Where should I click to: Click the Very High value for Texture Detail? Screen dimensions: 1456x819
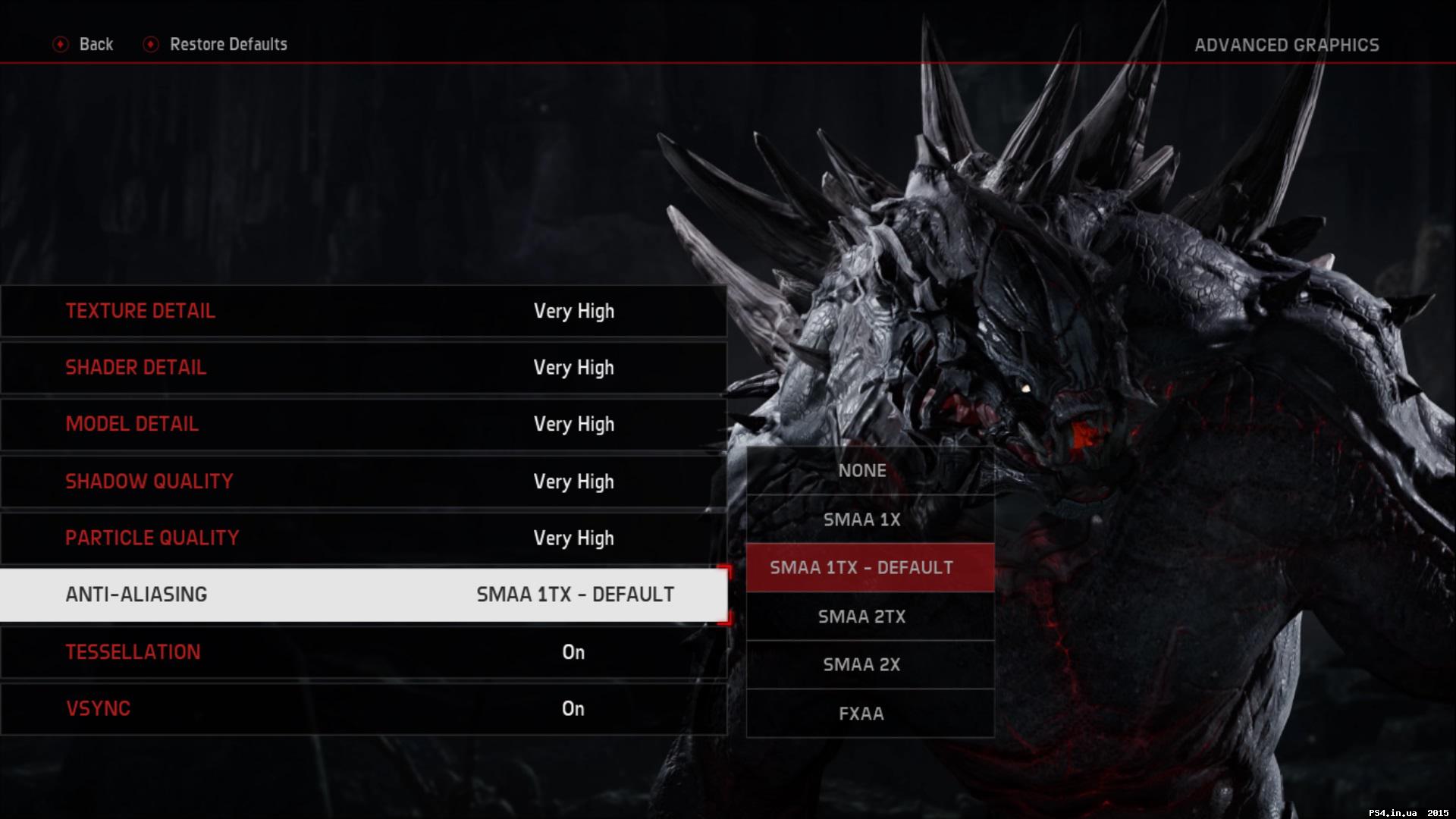(574, 311)
